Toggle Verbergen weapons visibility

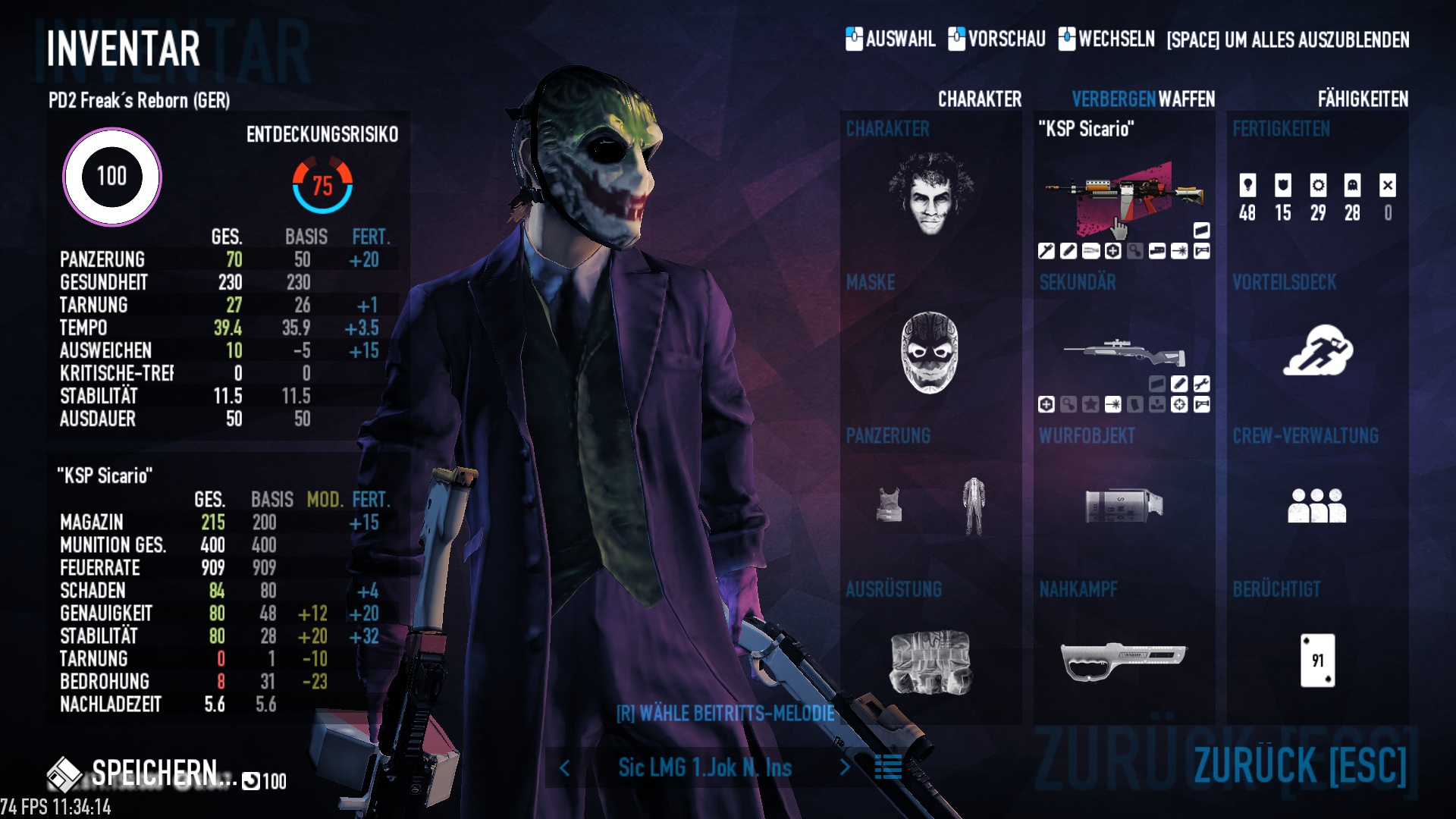coord(1113,99)
